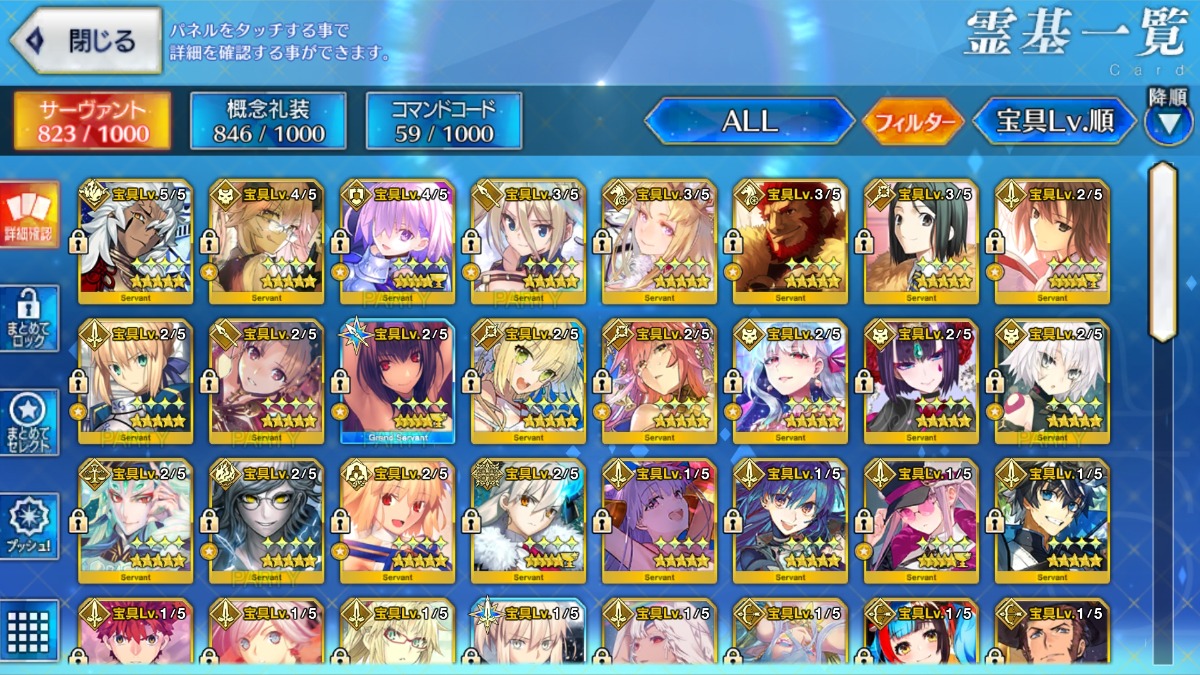Viewport: 1200px width, 675px height.
Task: Switch grid layout with the grid icon
Action: coord(29,630)
